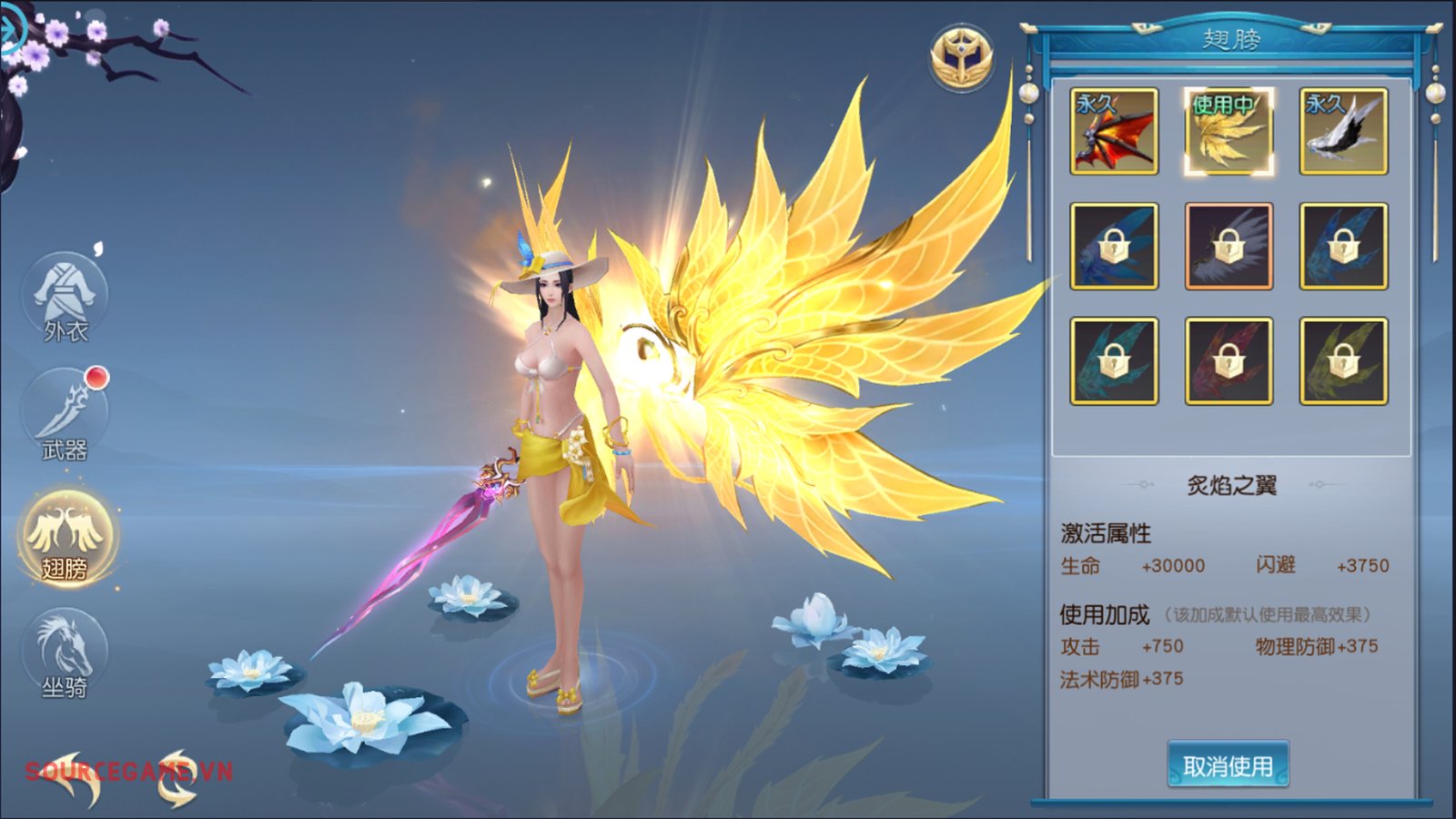Image resolution: width=1456 pixels, height=819 pixels.
Task: Choose the white-black feather wings thumbnail
Action: (x=1343, y=131)
